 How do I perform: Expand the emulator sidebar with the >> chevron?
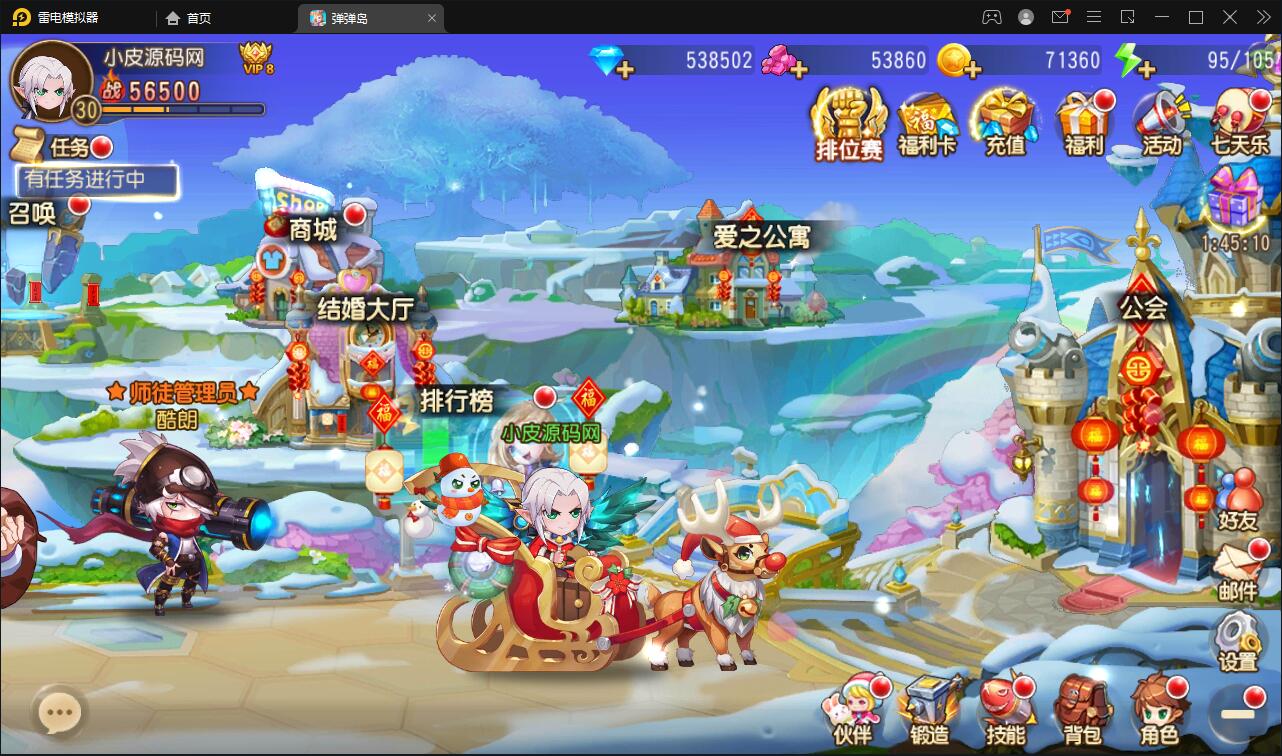(1262, 17)
